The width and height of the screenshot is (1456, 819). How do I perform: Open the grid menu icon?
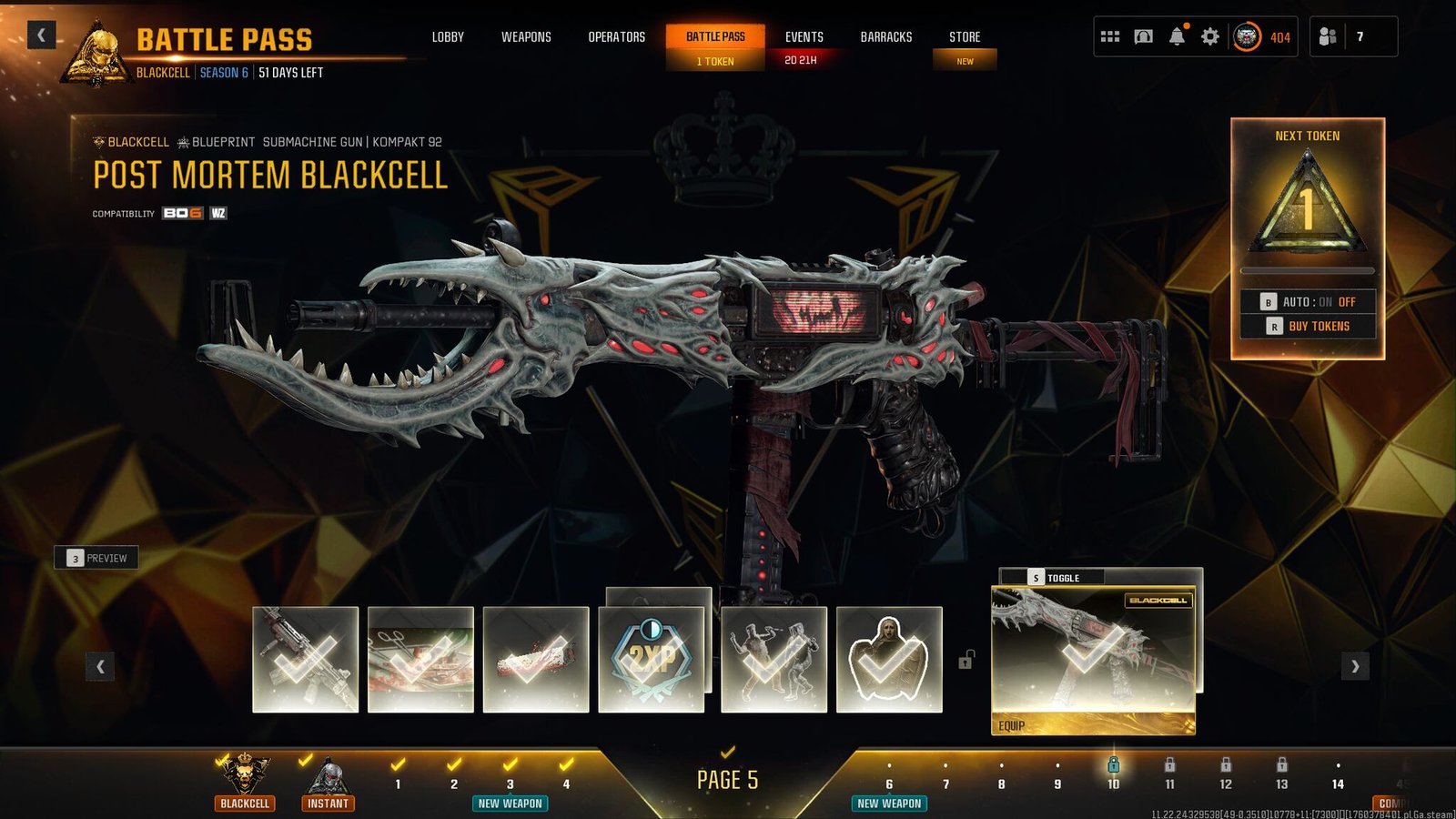pos(1110,36)
